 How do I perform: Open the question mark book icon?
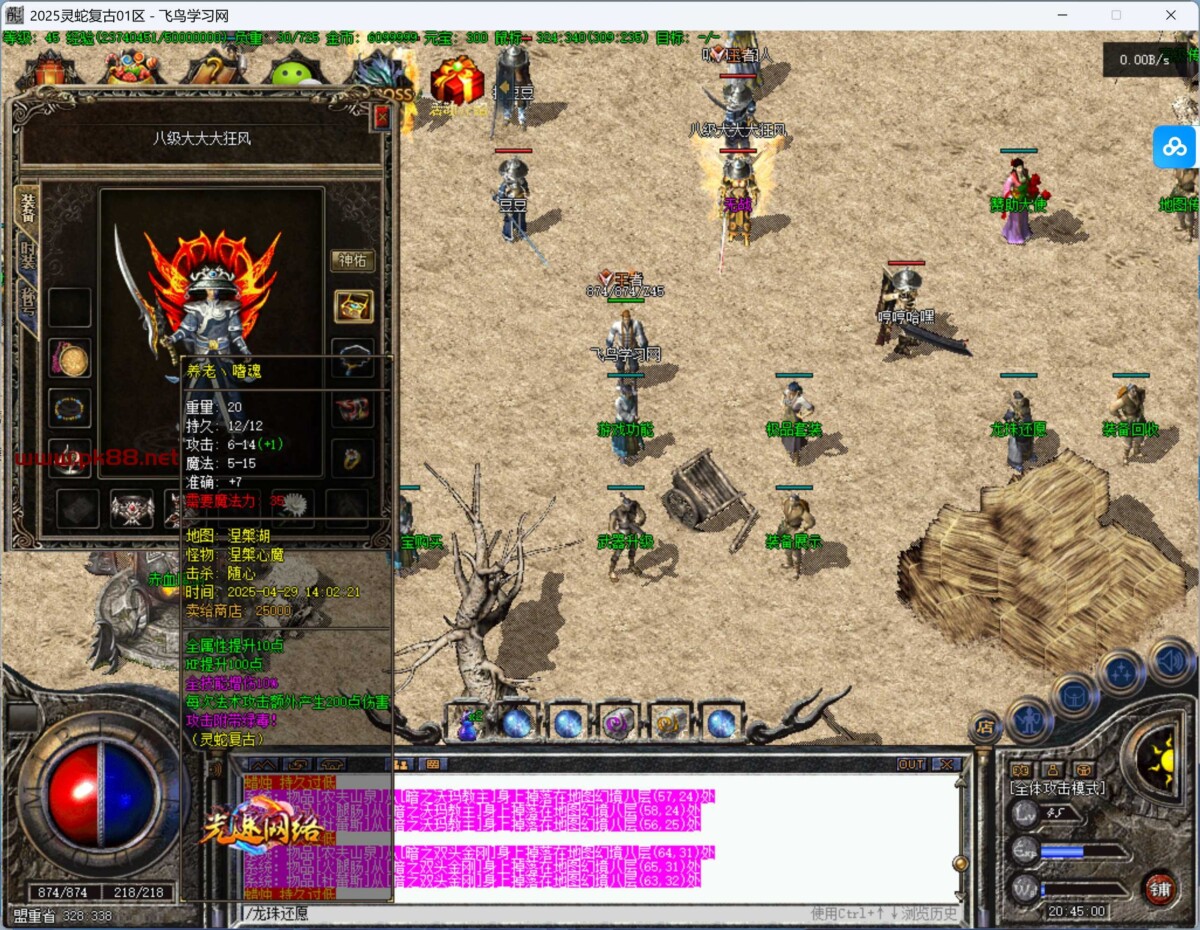pos(211,68)
